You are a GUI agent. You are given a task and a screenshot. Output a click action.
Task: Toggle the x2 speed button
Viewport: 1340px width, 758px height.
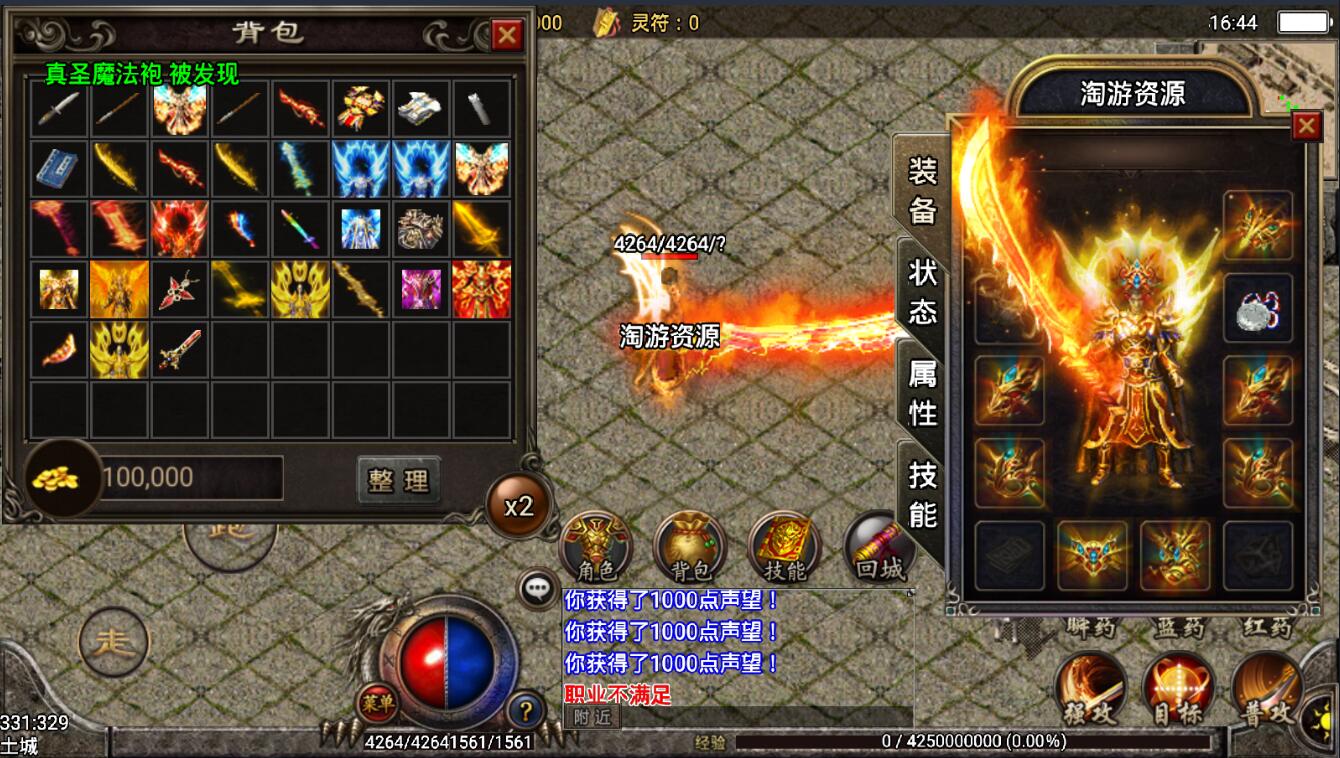(518, 505)
